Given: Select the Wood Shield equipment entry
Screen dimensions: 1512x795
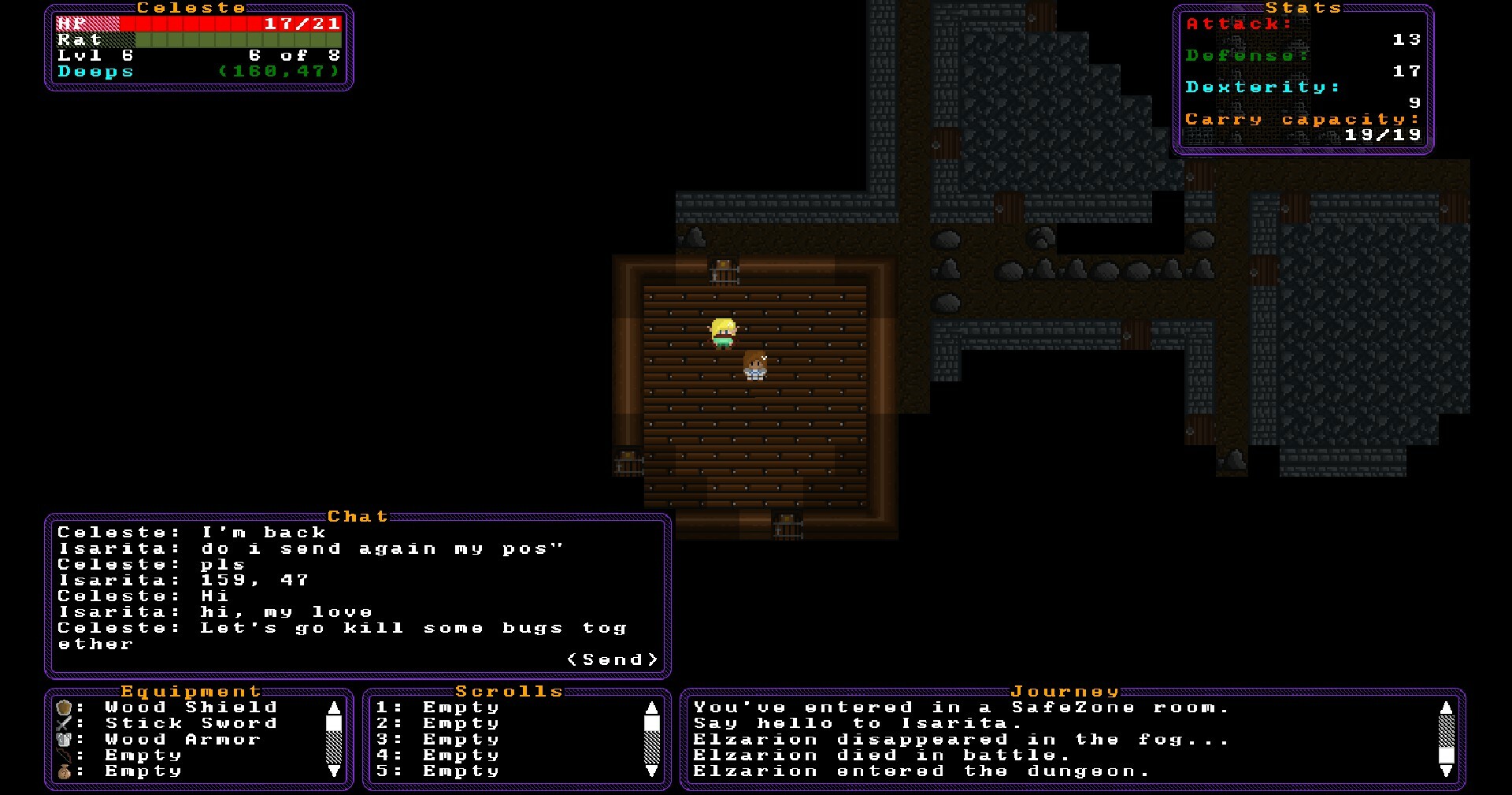Looking at the screenshot, I should tap(189, 707).
